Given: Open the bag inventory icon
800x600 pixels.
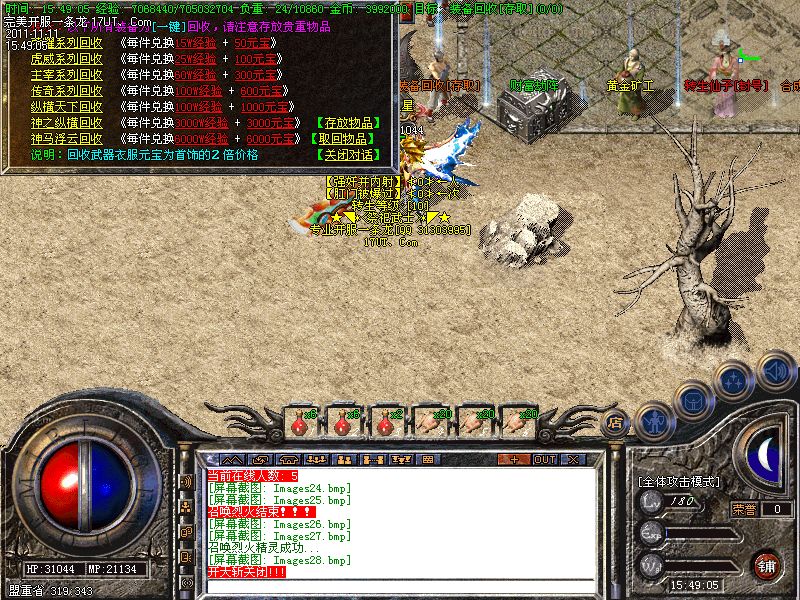Looking at the screenshot, I should pos(694,399).
